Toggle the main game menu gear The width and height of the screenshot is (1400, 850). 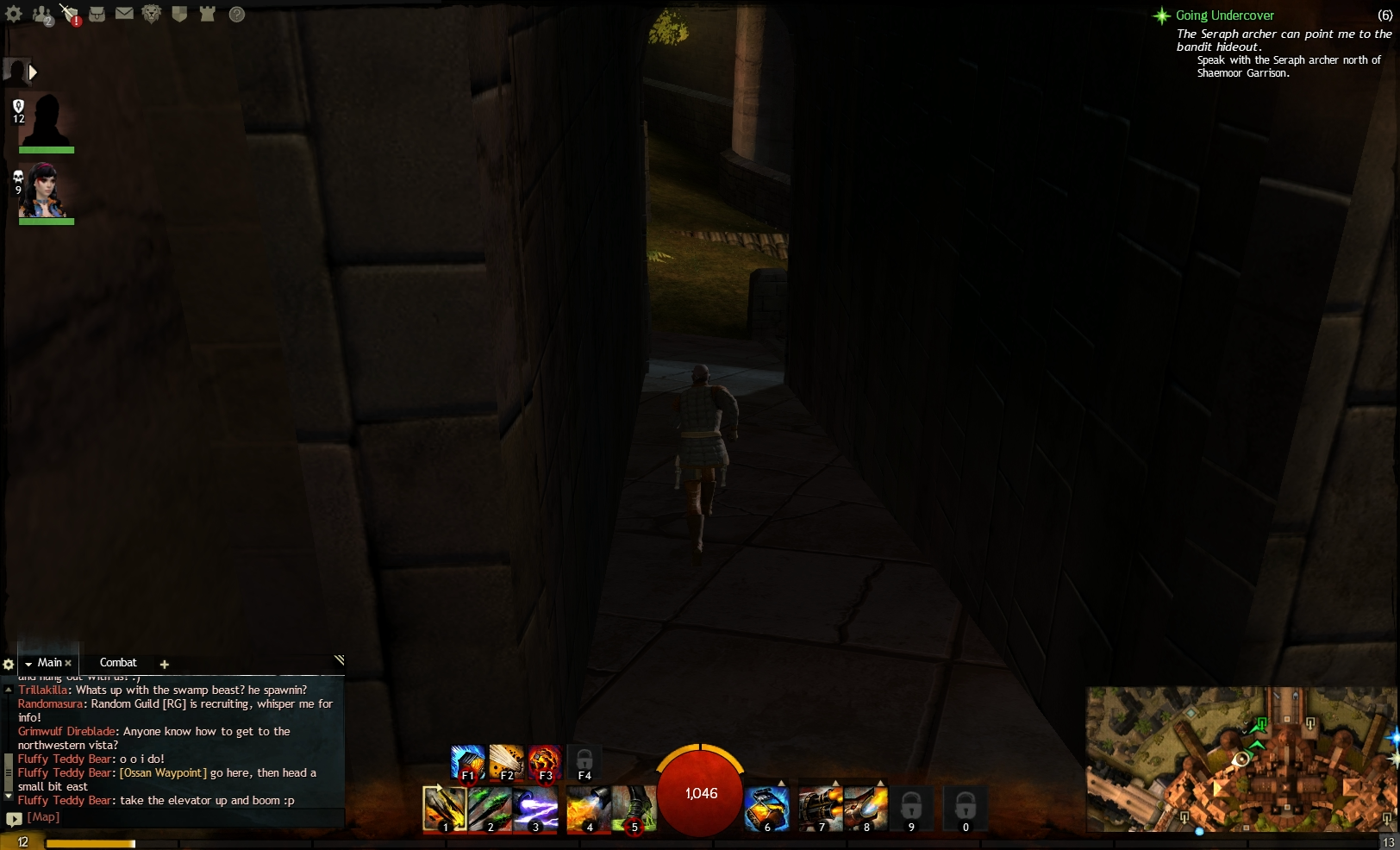tap(14, 14)
